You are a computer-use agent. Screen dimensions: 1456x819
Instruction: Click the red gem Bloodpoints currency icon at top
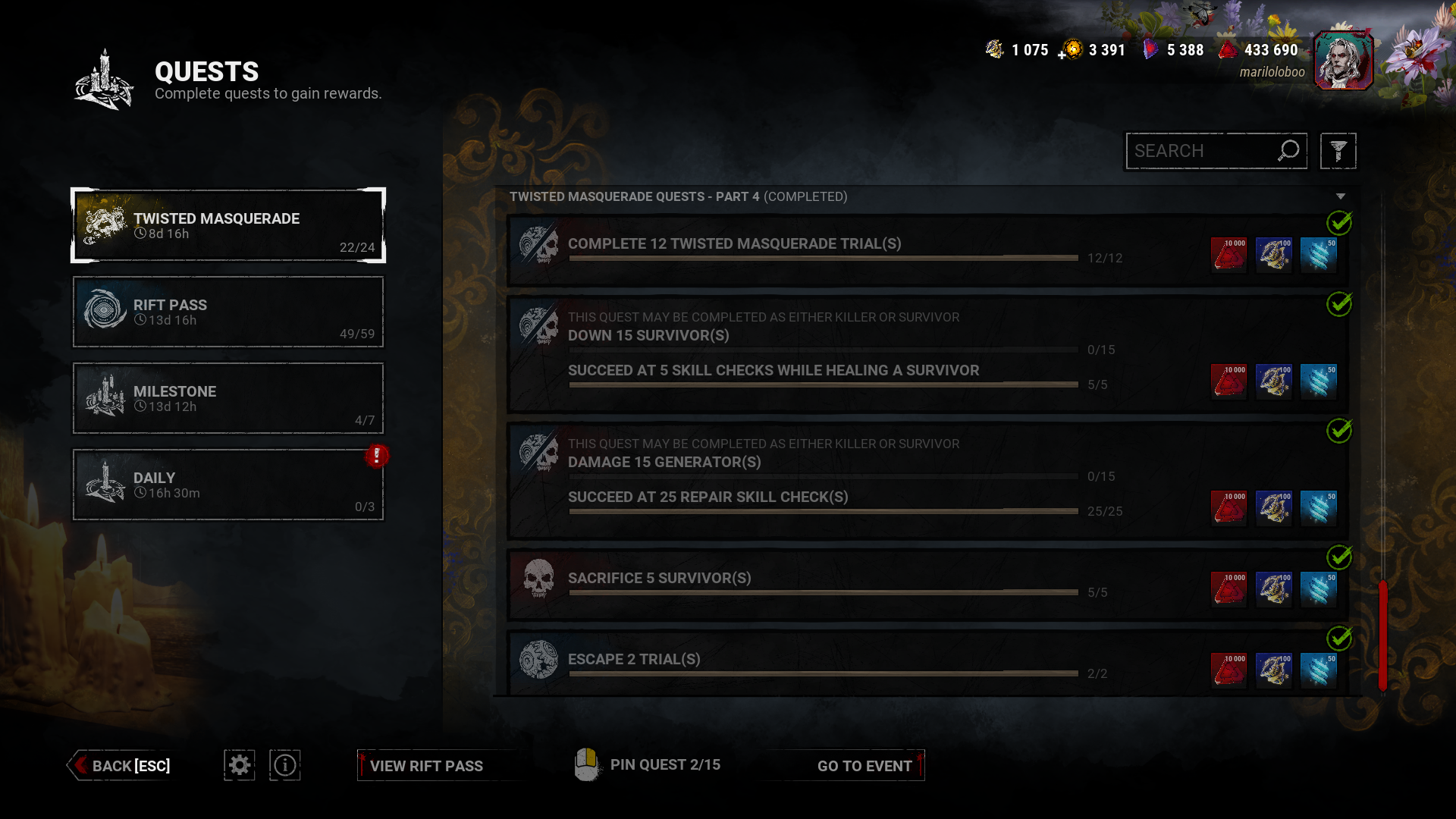(x=1230, y=49)
